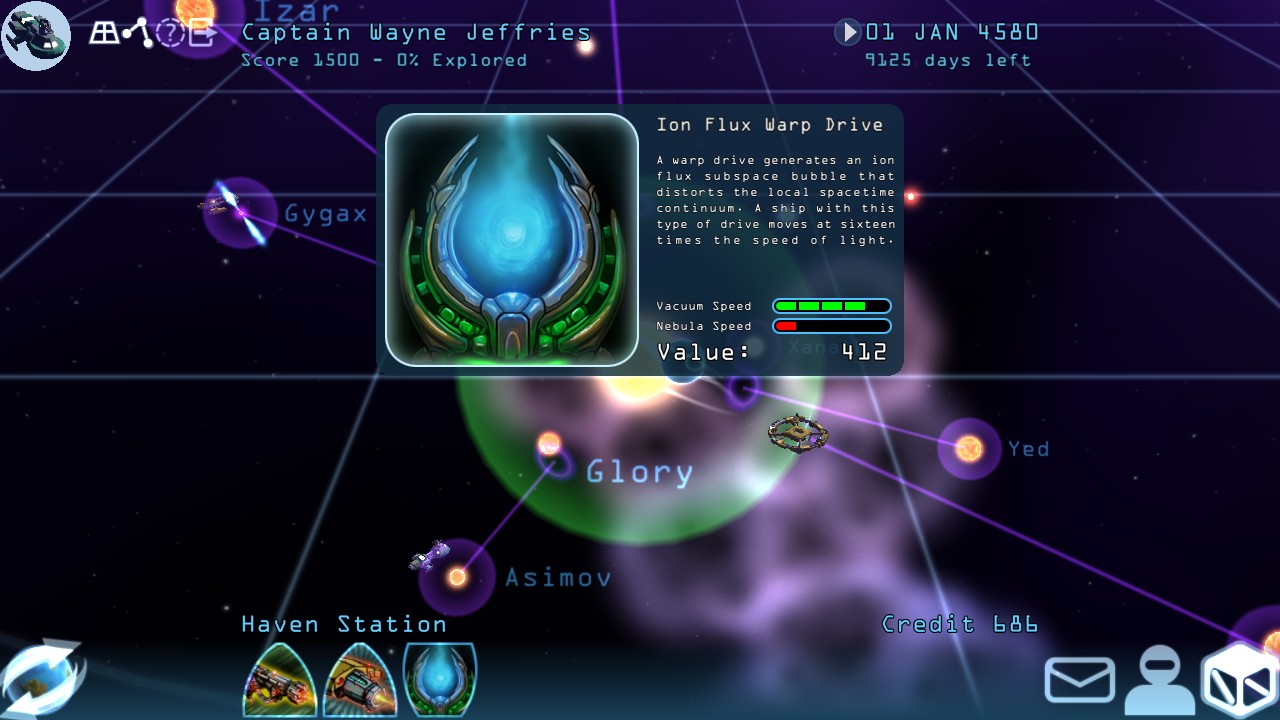Screen dimensions: 1280x720
Task: Click the Haven Station label
Action: coord(343,624)
